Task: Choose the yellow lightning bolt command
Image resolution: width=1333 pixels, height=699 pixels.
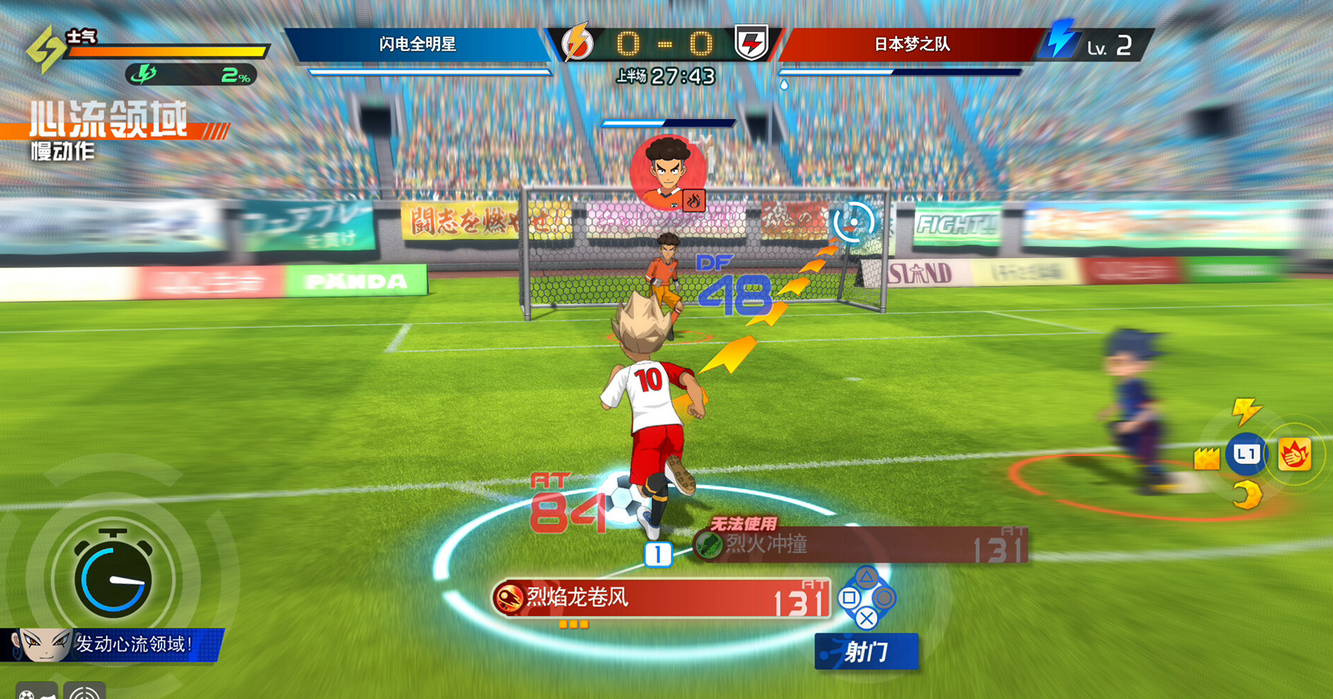Action: pyautogui.click(x=1246, y=410)
